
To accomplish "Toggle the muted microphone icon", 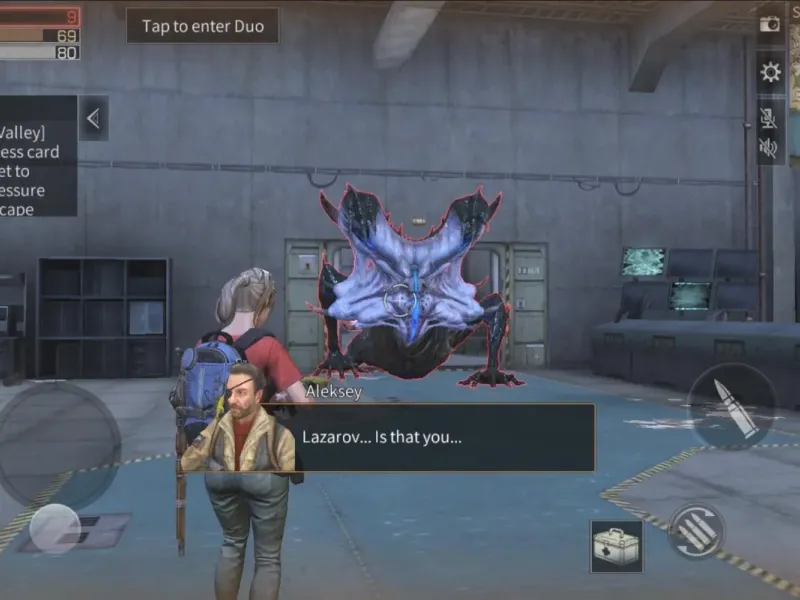I will (x=769, y=118).
